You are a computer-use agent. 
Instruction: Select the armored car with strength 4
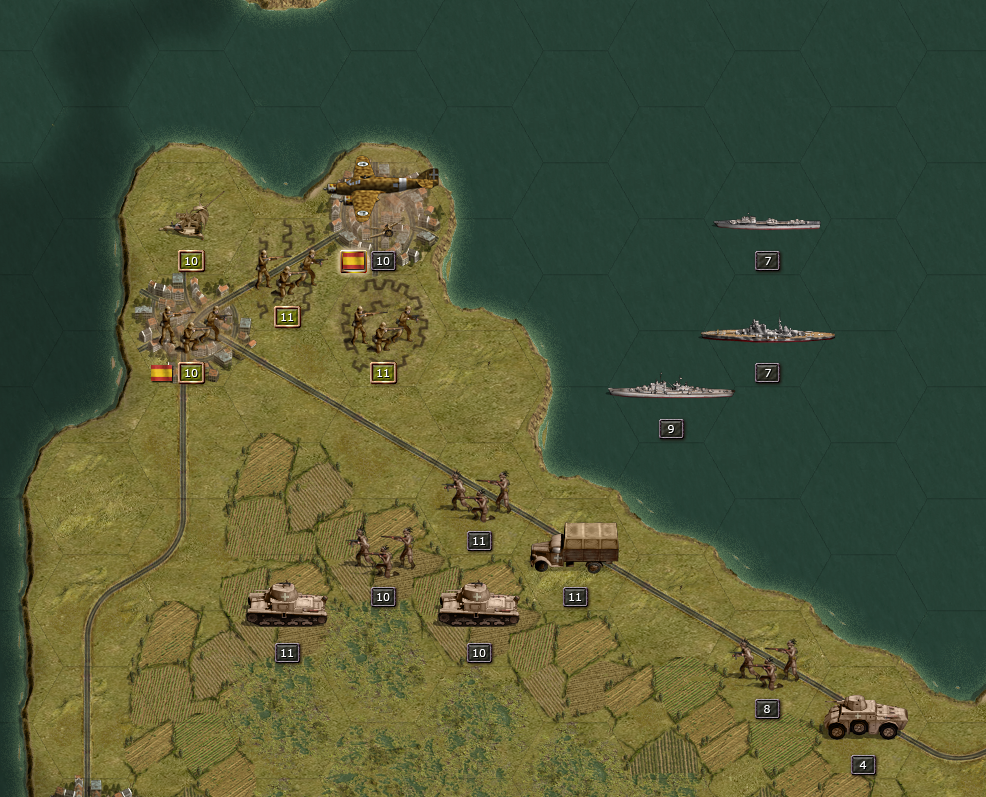[x=866, y=717]
